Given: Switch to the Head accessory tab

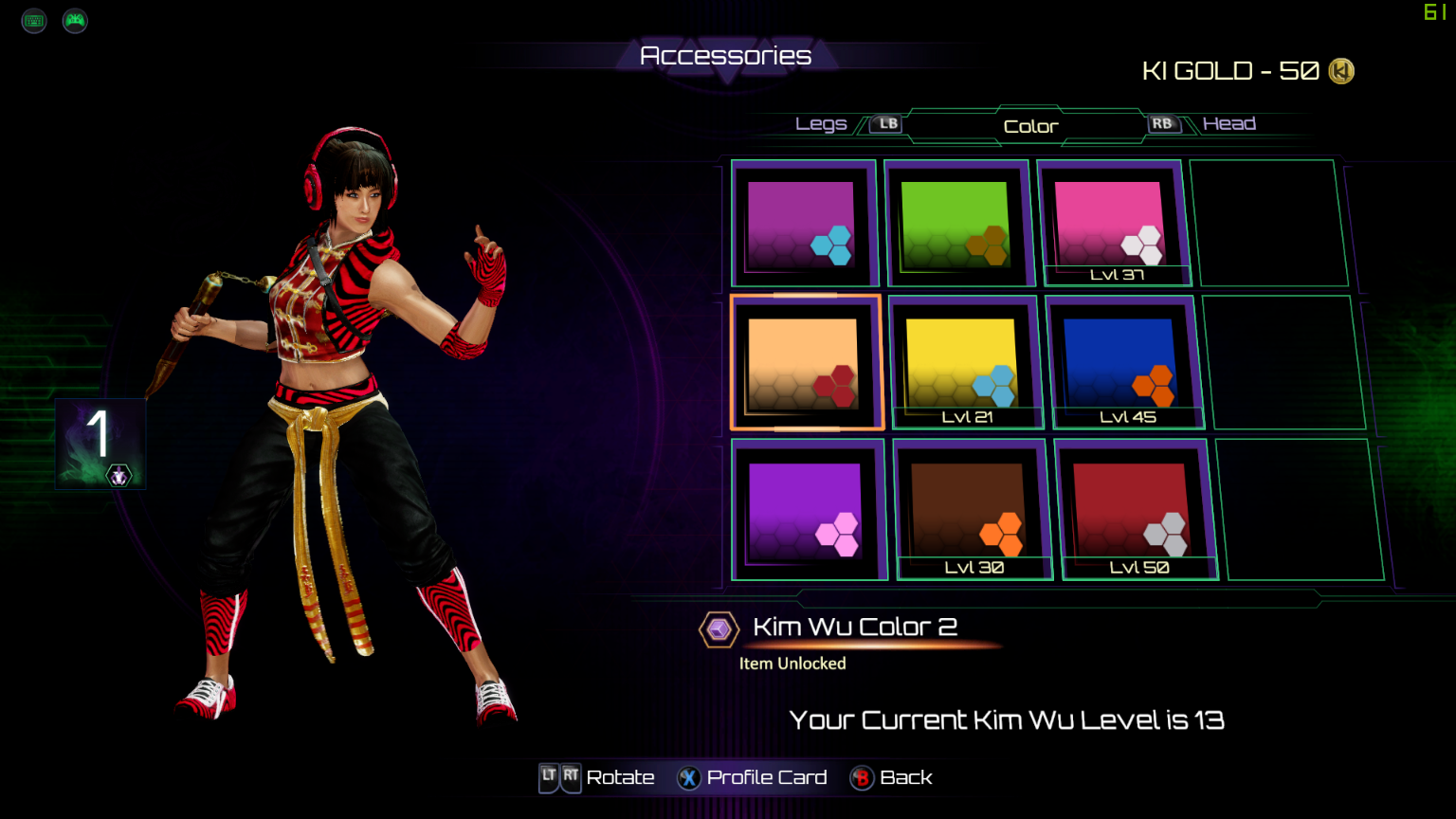Looking at the screenshot, I should click(x=1228, y=124).
